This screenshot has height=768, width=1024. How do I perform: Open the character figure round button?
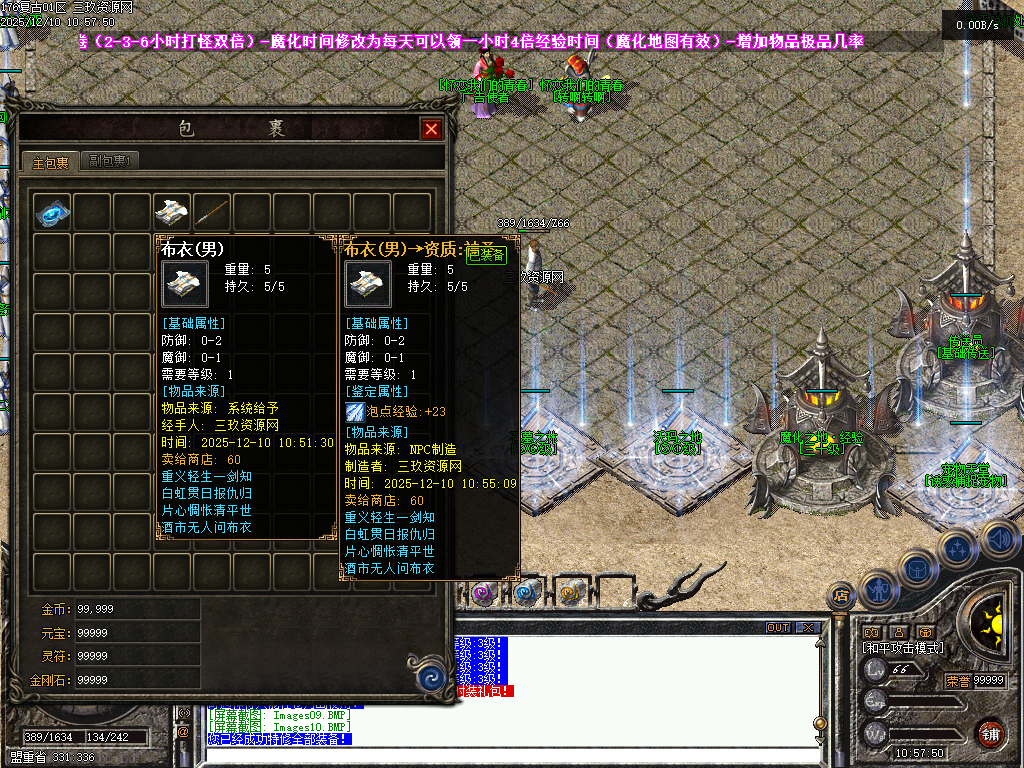878,589
